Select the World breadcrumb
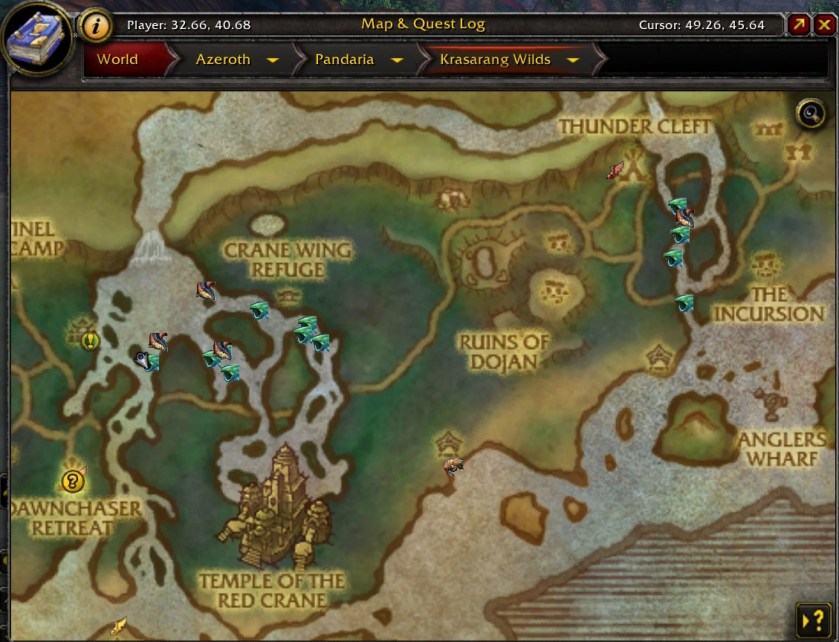 [118, 60]
